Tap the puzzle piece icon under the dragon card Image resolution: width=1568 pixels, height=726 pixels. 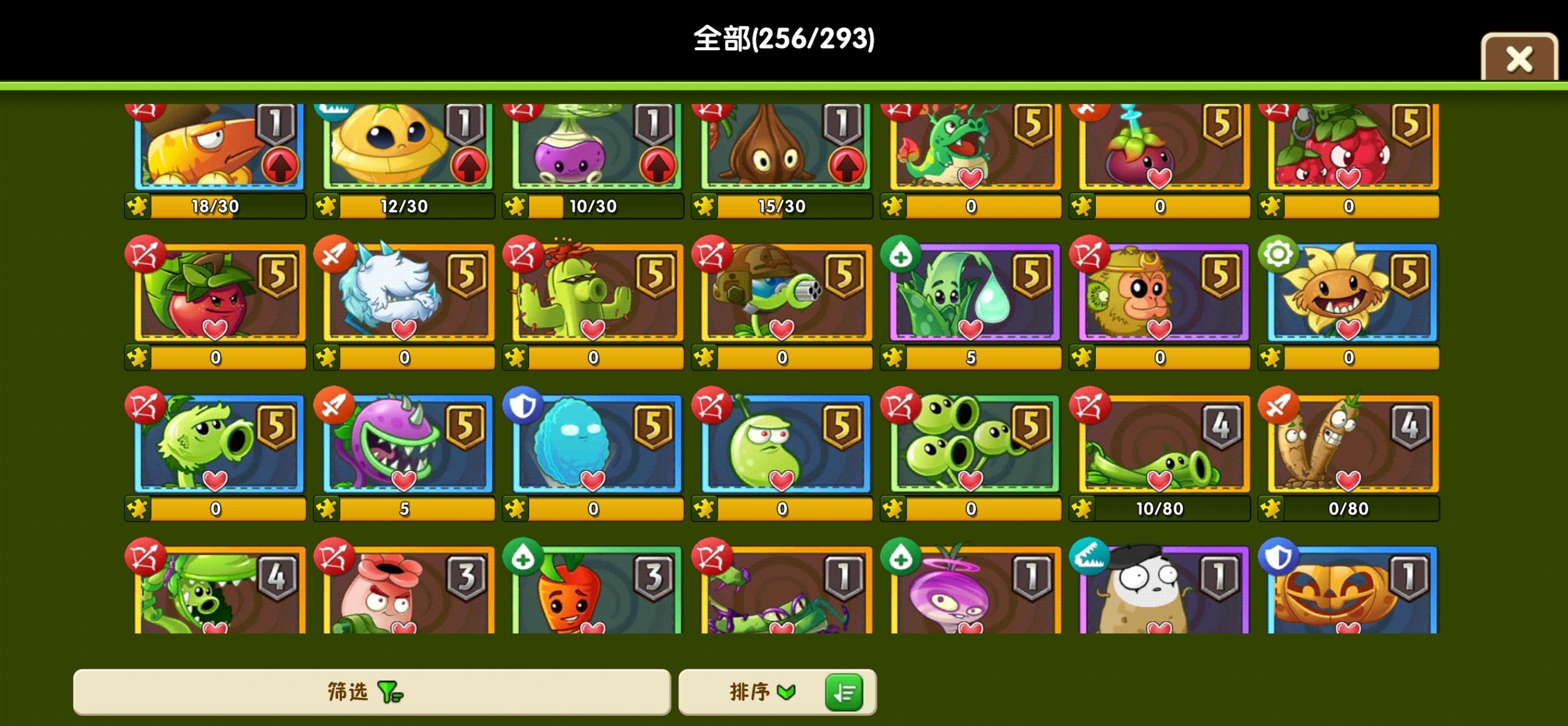coord(892,206)
